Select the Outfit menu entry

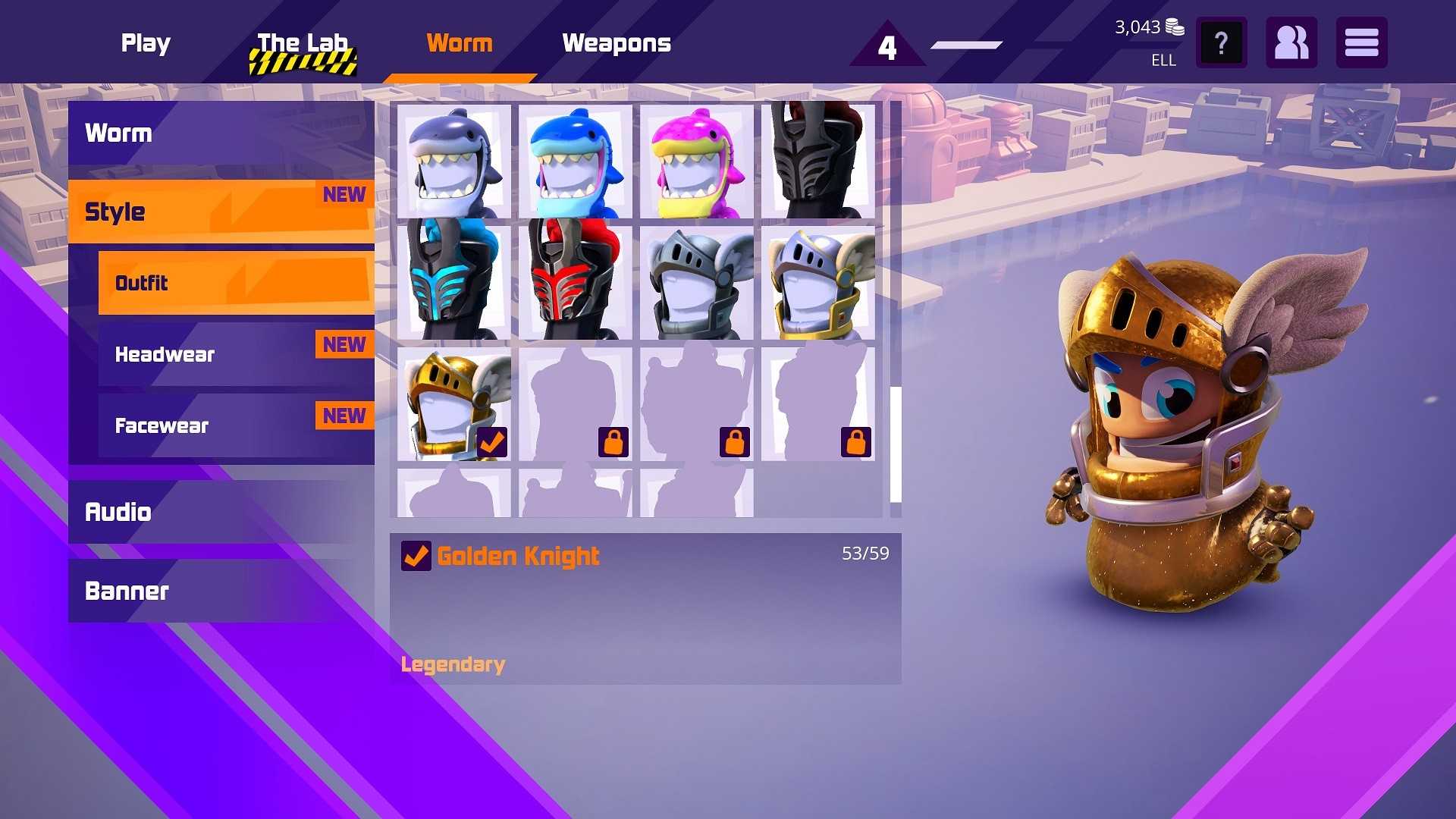tap(141, 283)
